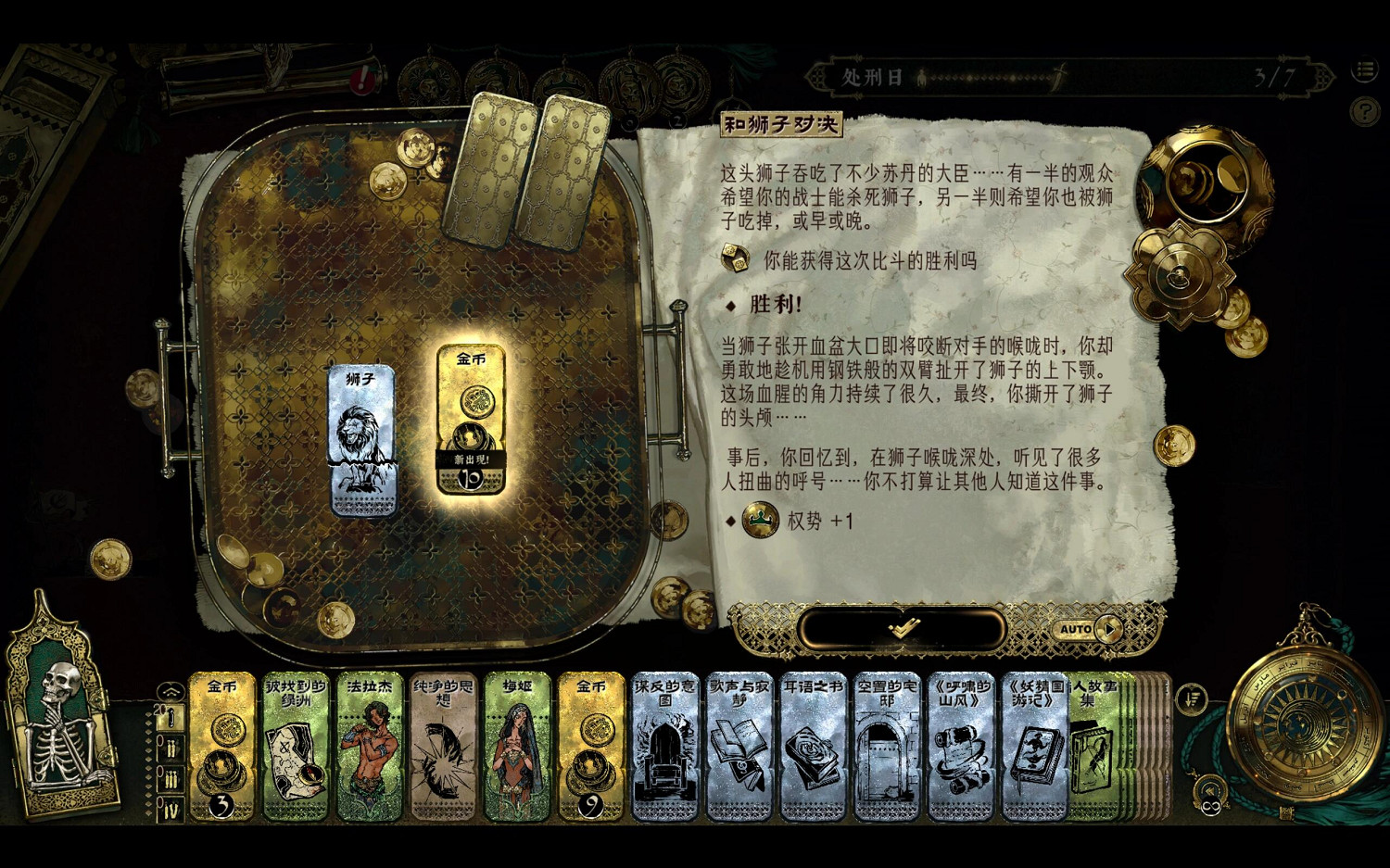The height and width of the screenshot is (868, 1390).
Task: Open the objectives list icon at top right
Action: 1363,70
